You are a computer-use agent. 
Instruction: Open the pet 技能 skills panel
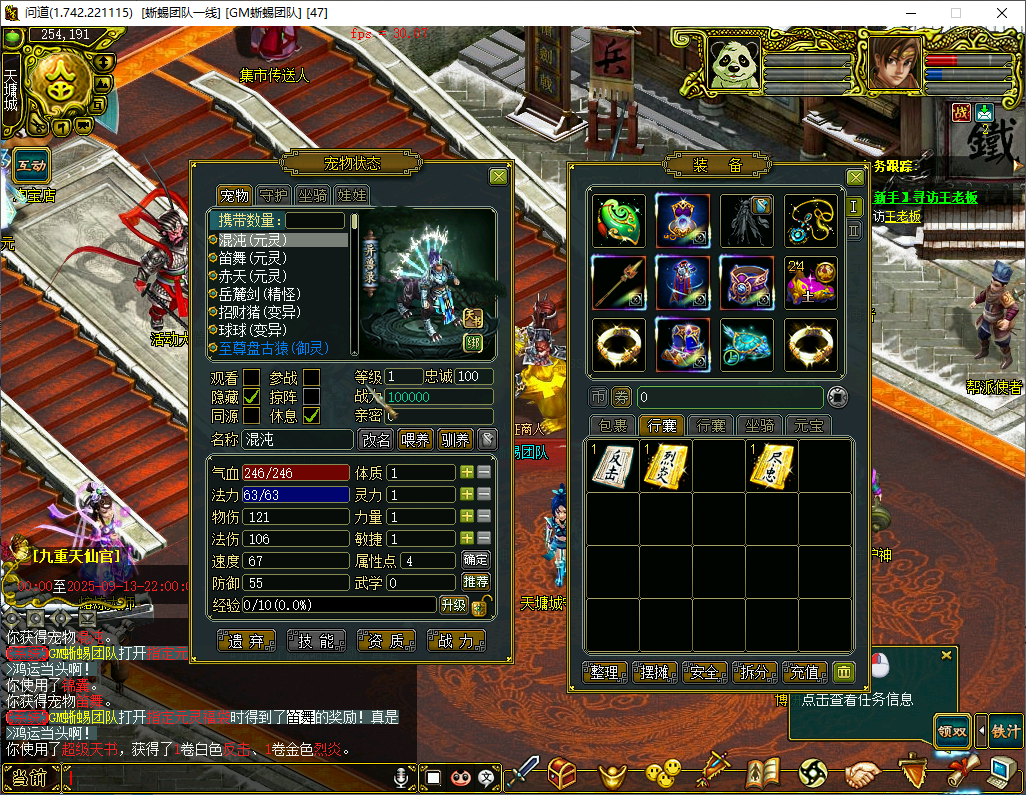[x=315, y=641]
